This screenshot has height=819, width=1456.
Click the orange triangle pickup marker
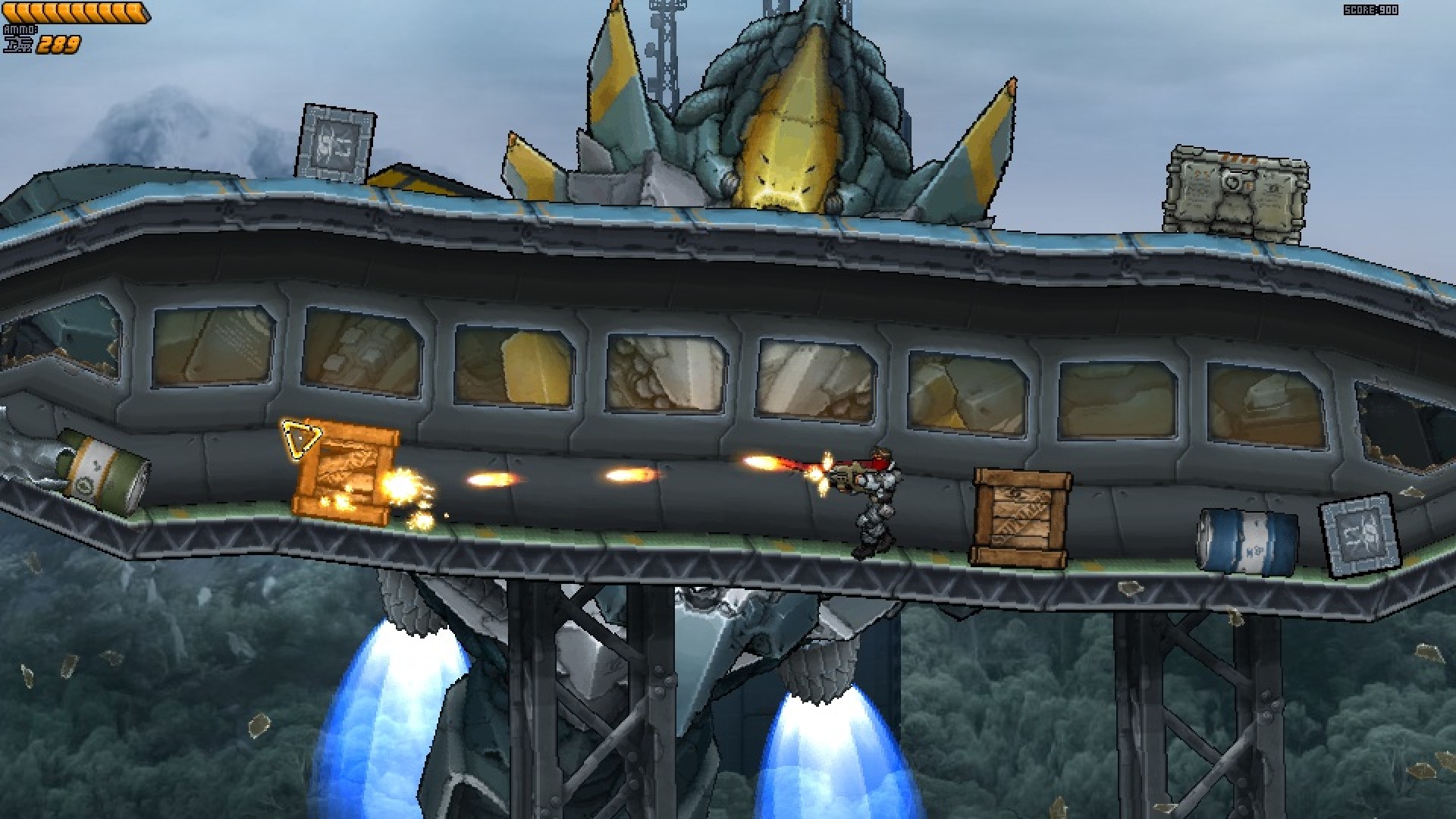coord(300,440)
